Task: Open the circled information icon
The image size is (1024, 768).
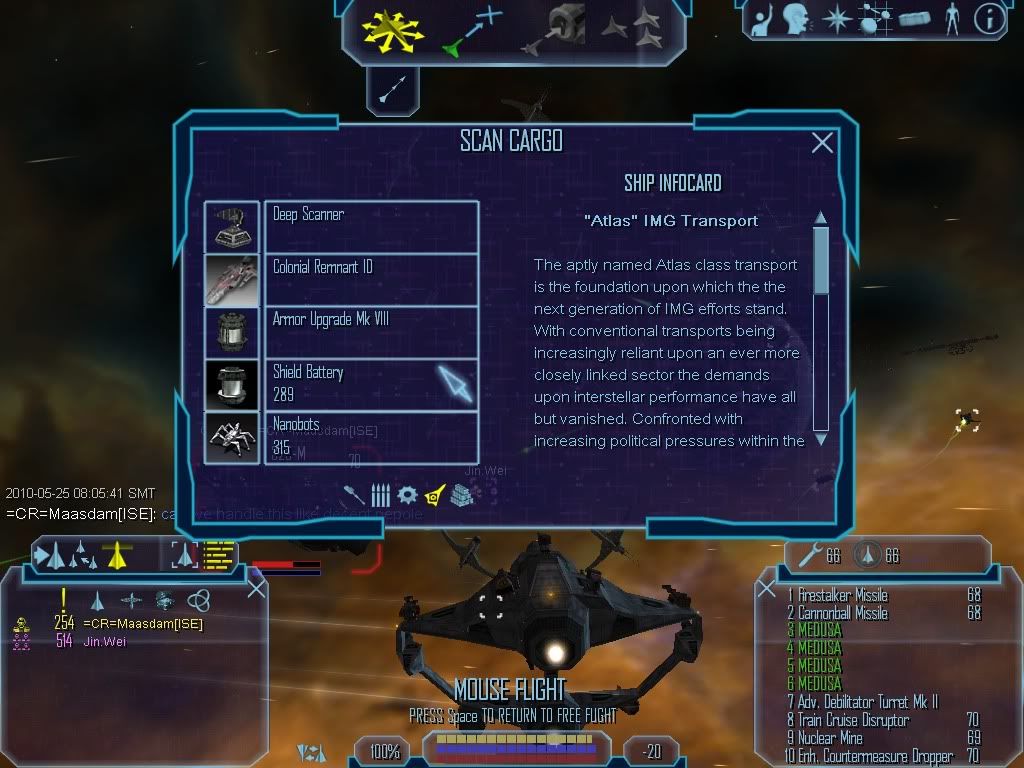Action: tap(989, 19)
